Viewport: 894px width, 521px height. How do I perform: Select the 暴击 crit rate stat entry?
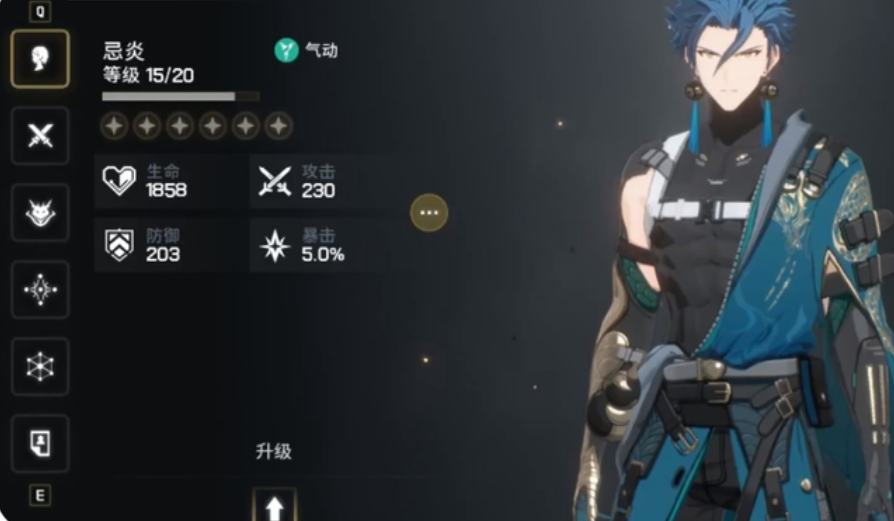pos(315,245)
